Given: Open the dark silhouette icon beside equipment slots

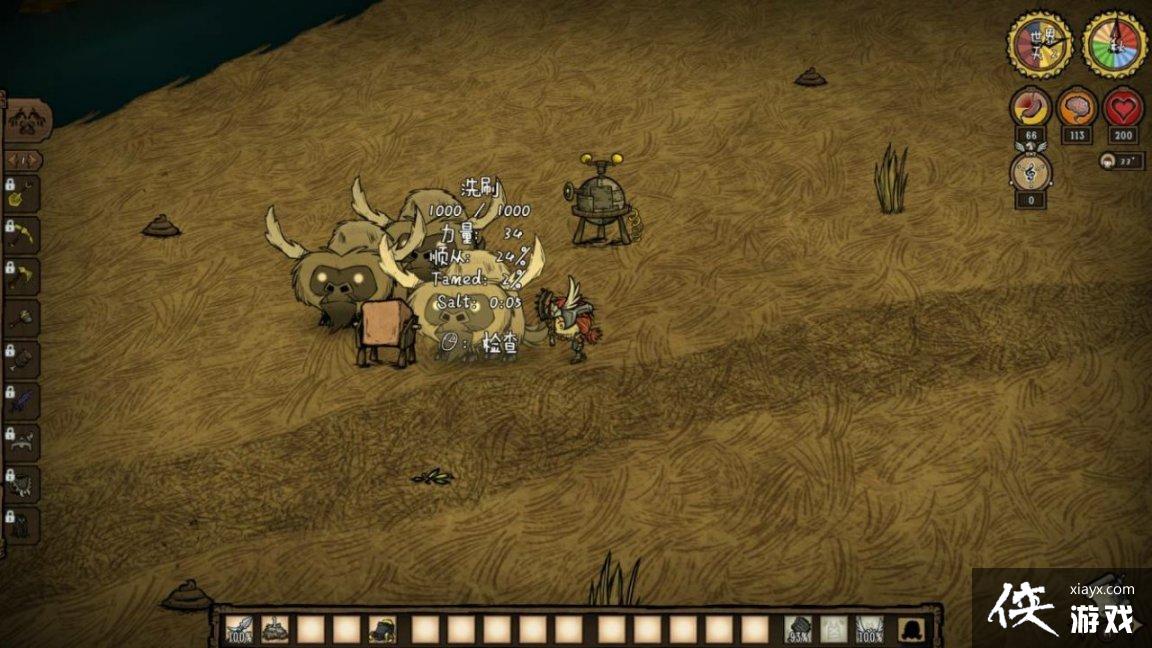Looking at the screenshot, I should pos(911,629).
